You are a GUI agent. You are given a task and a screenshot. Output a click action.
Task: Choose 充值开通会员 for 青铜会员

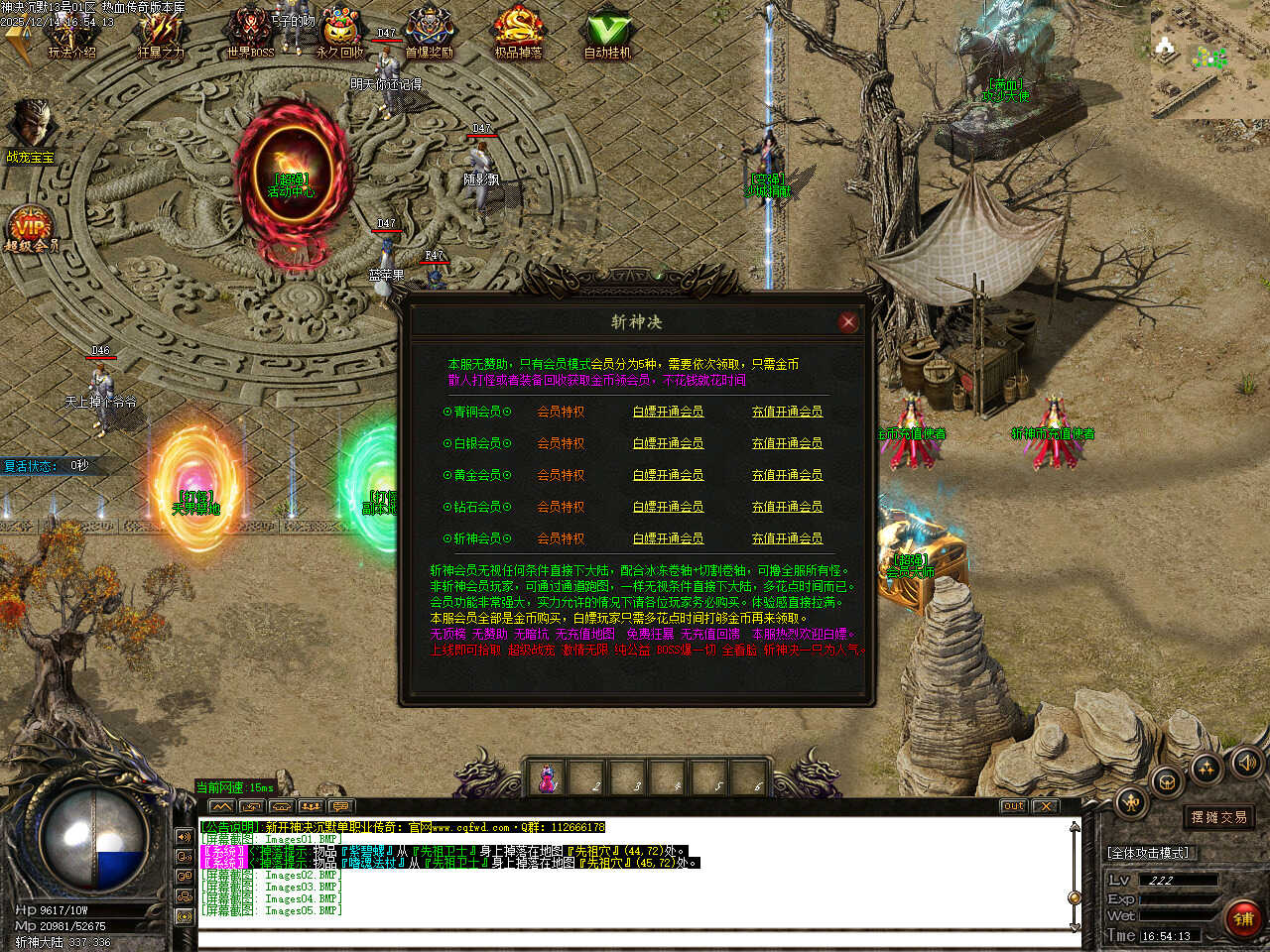[787, 412]
